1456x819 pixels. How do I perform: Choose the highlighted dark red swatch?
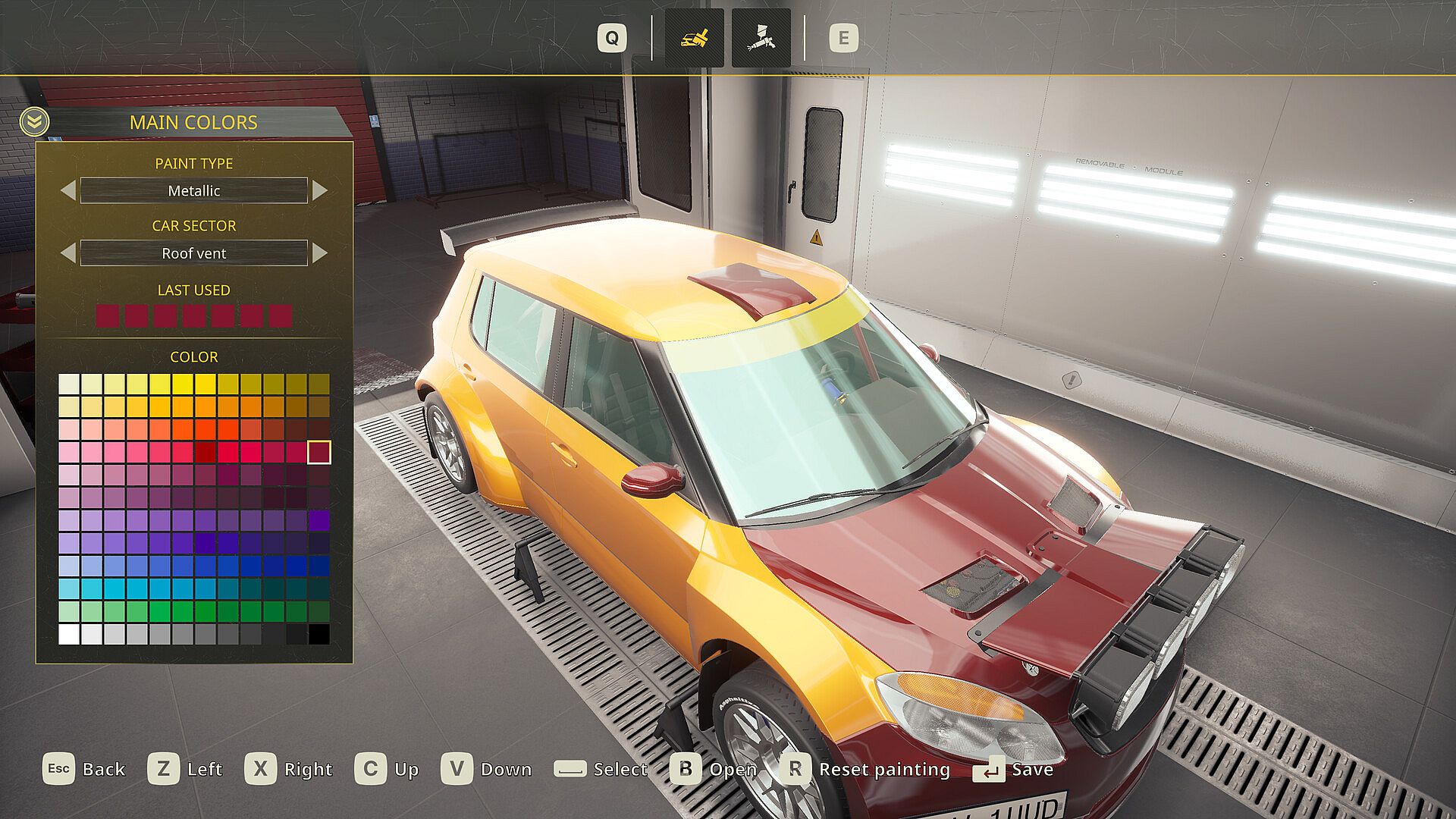pyautogui.click(x=319, y=452)
